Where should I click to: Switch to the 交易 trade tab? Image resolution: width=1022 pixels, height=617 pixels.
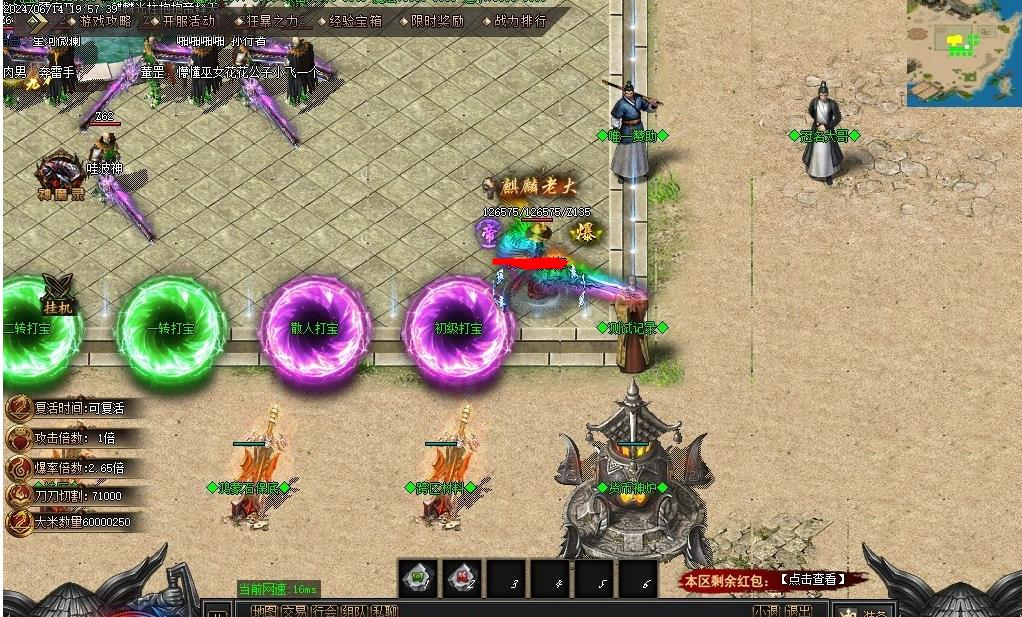pyautogui.click(x=294, y=610)
